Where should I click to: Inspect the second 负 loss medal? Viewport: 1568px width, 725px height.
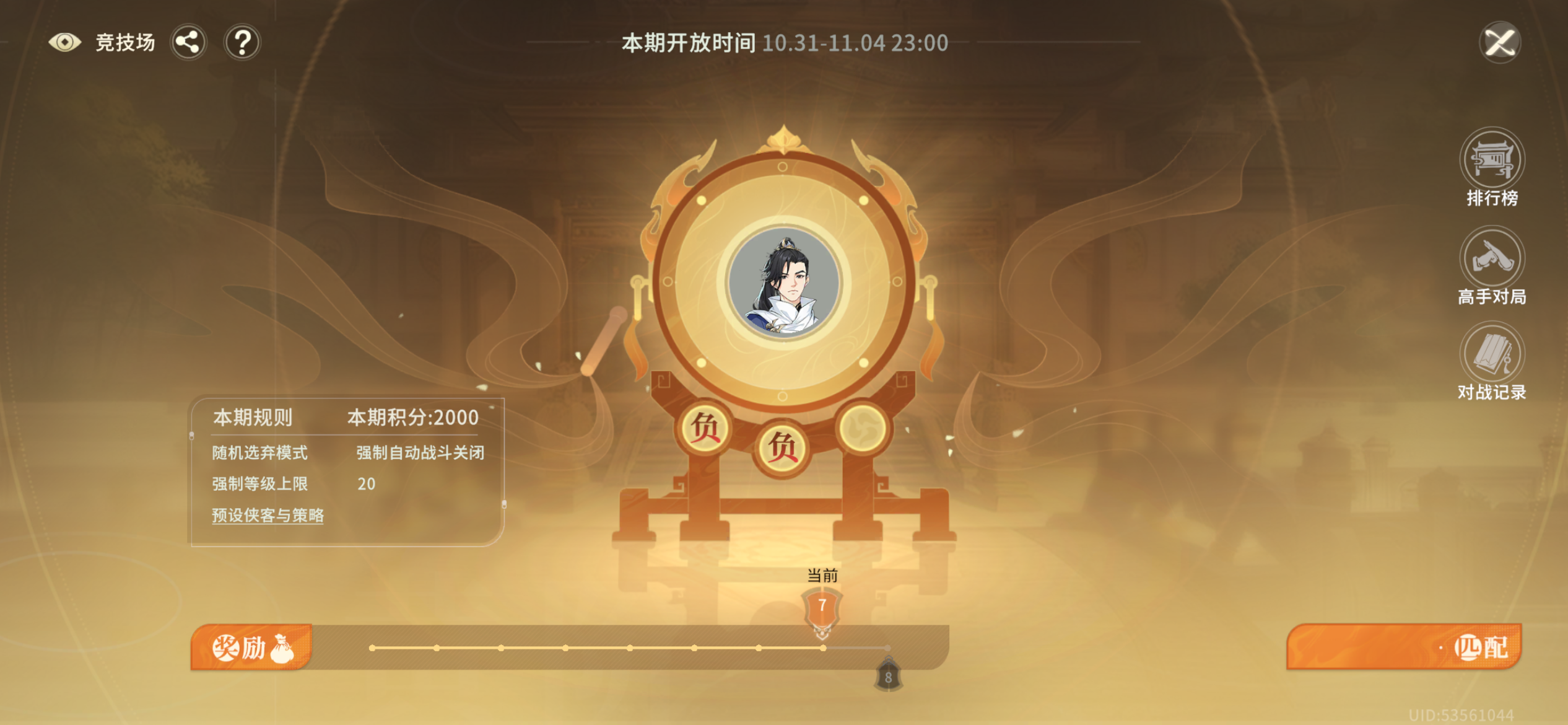tap(783, 447)
